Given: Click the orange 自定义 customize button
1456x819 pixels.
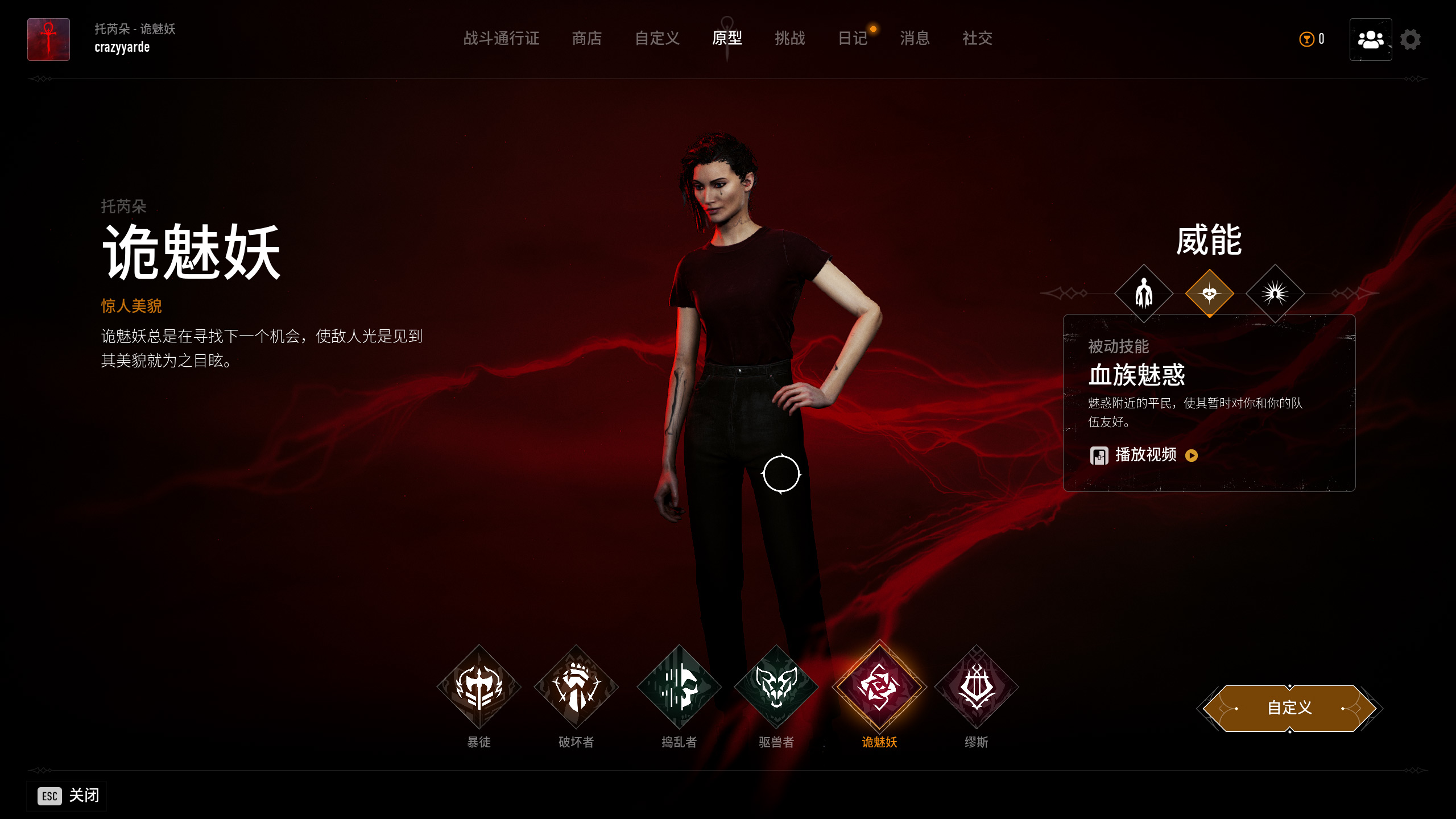Looking at the screenshot, I should [x=1289, y=708].
